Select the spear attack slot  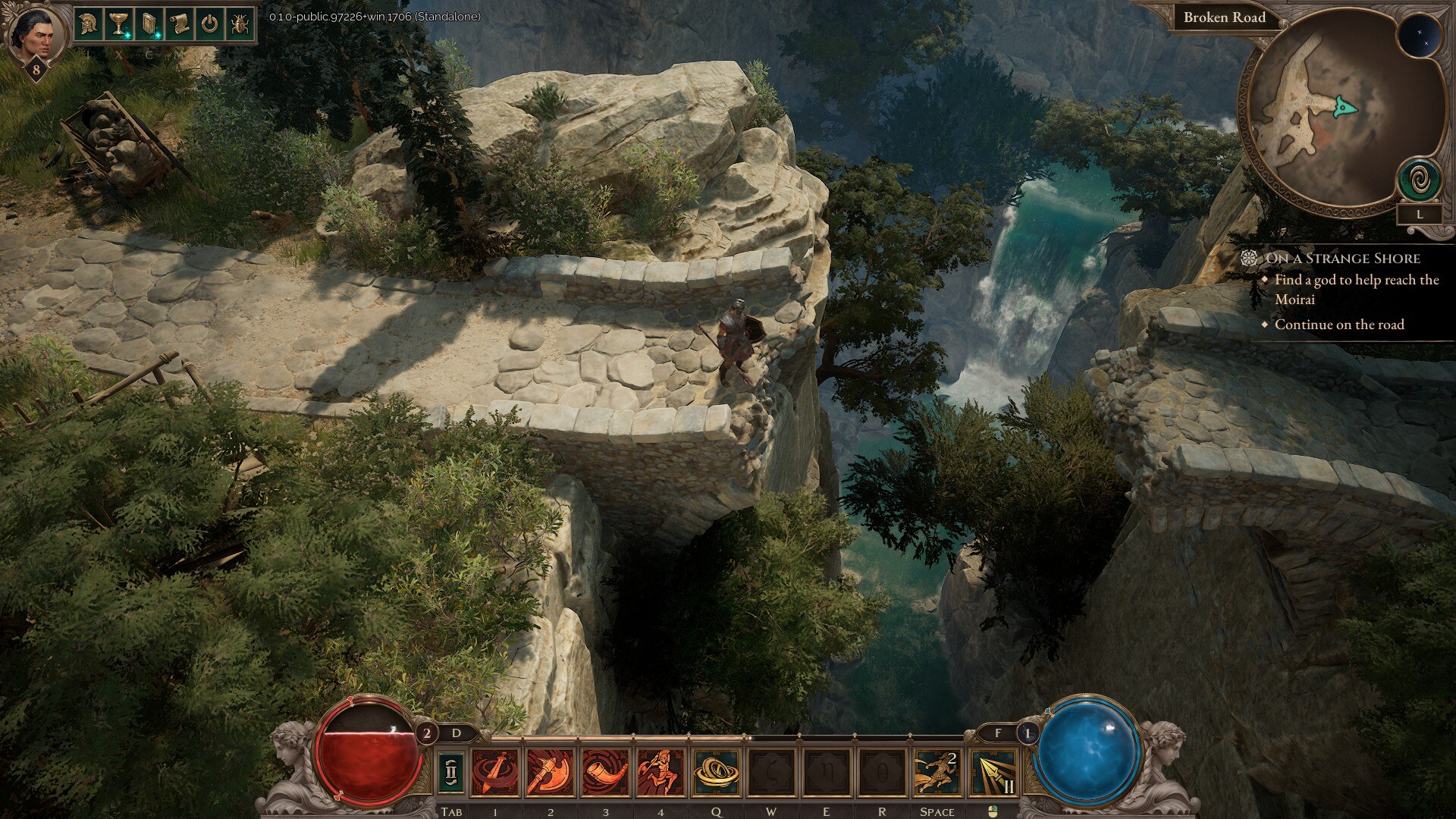pos(993,773)
